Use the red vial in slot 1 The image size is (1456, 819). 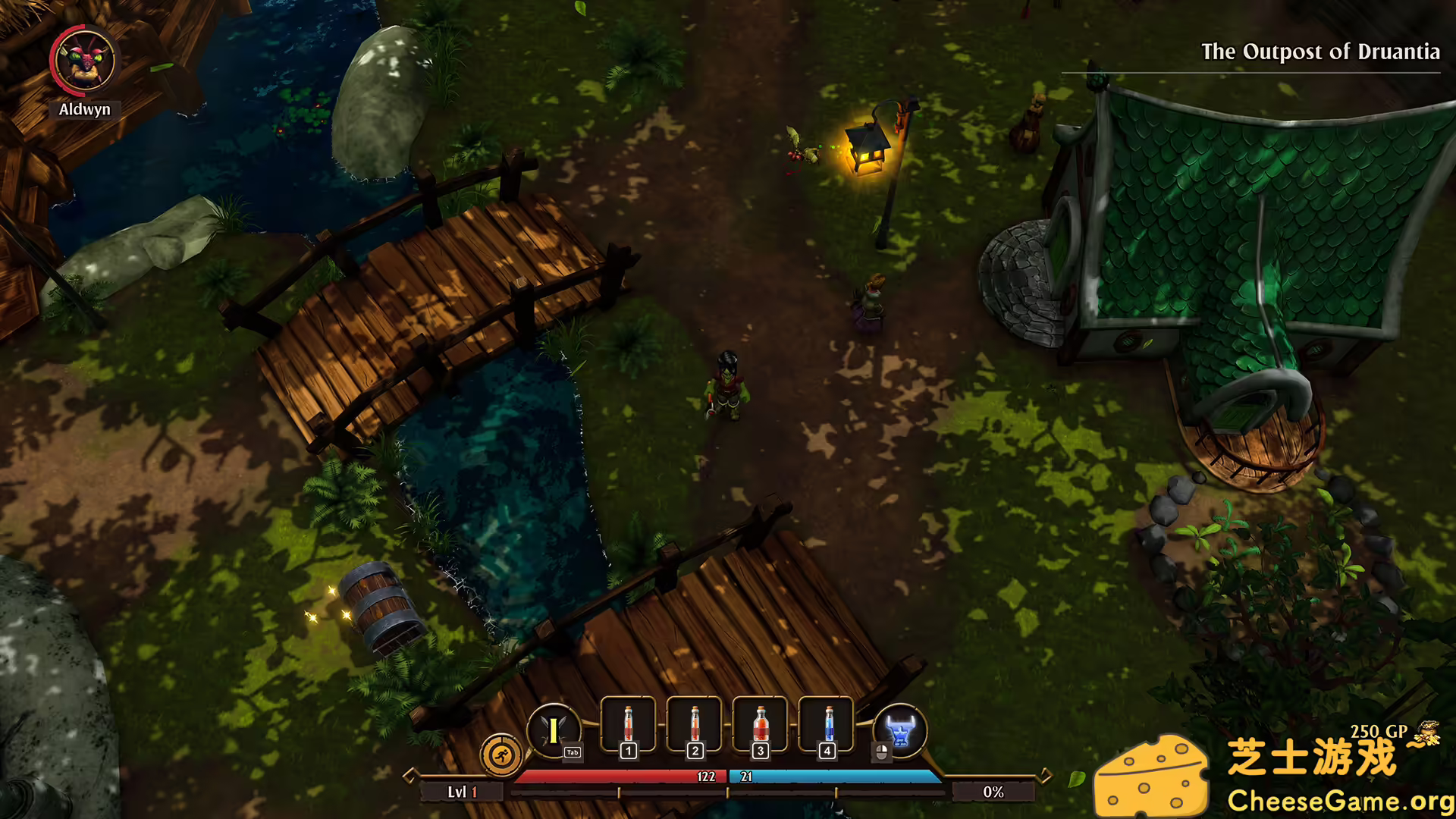[628, 726]
